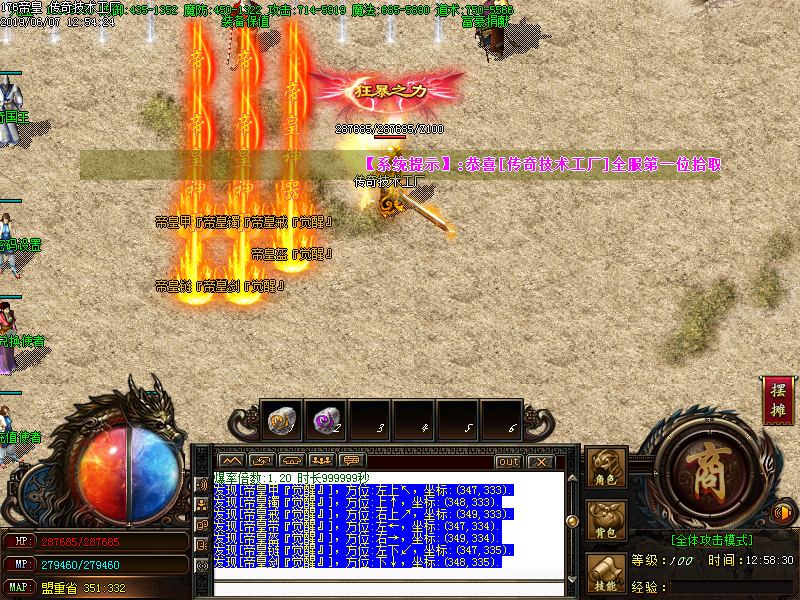The image size is (800, 600).
Task: Click the chat window's out button
Action: point(508,462)
